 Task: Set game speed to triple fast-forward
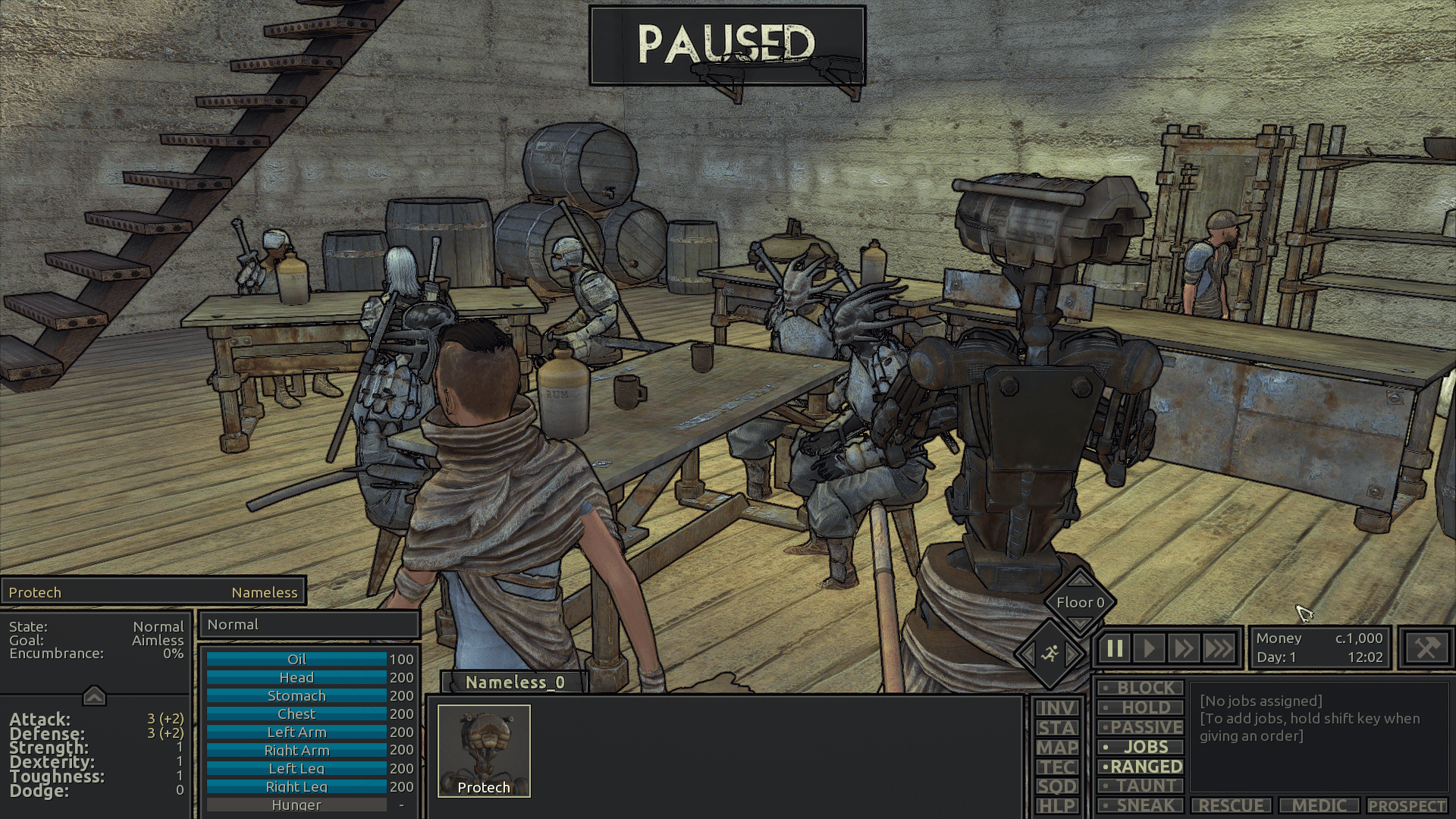point(1219,649)
